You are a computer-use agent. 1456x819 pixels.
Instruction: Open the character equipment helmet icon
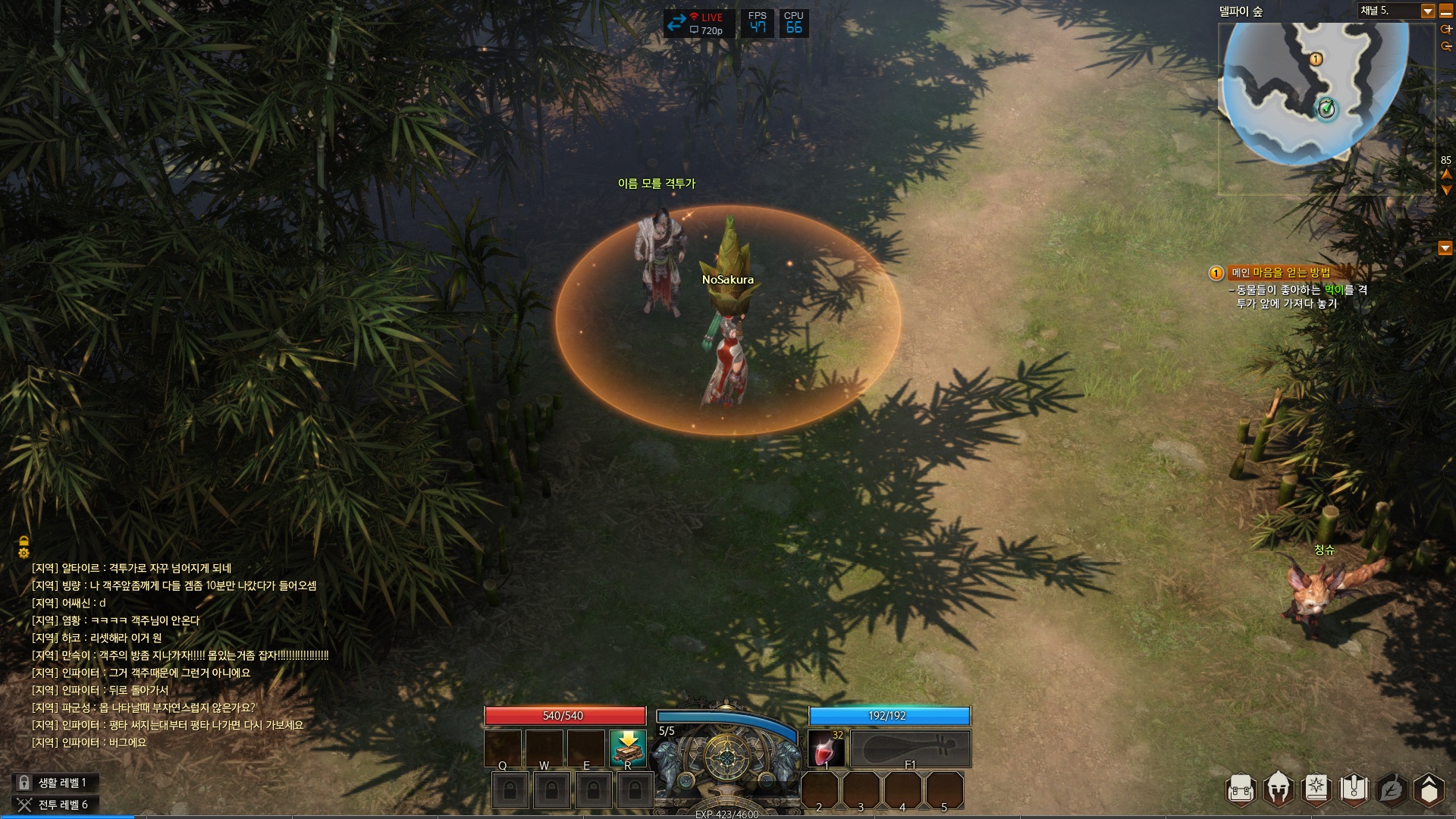tap(1279, 789)
